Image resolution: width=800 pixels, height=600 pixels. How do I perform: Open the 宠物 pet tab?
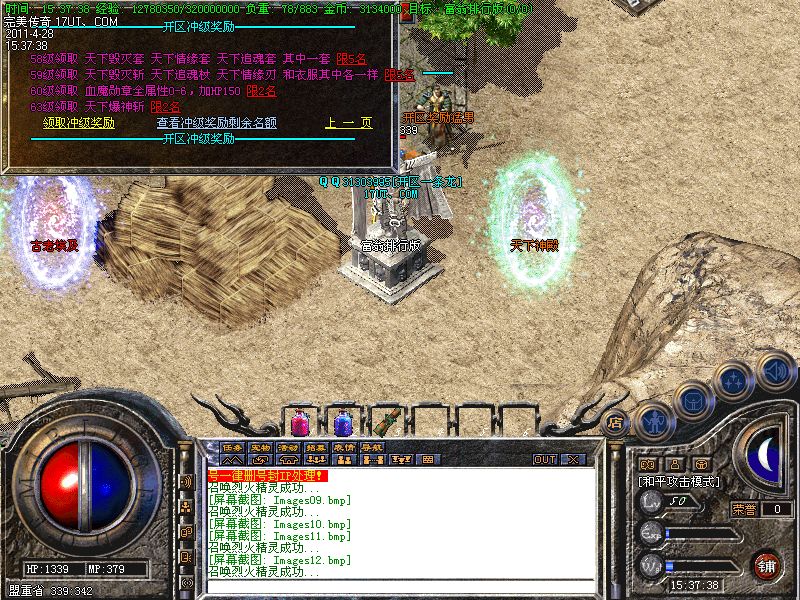point(260,447)
